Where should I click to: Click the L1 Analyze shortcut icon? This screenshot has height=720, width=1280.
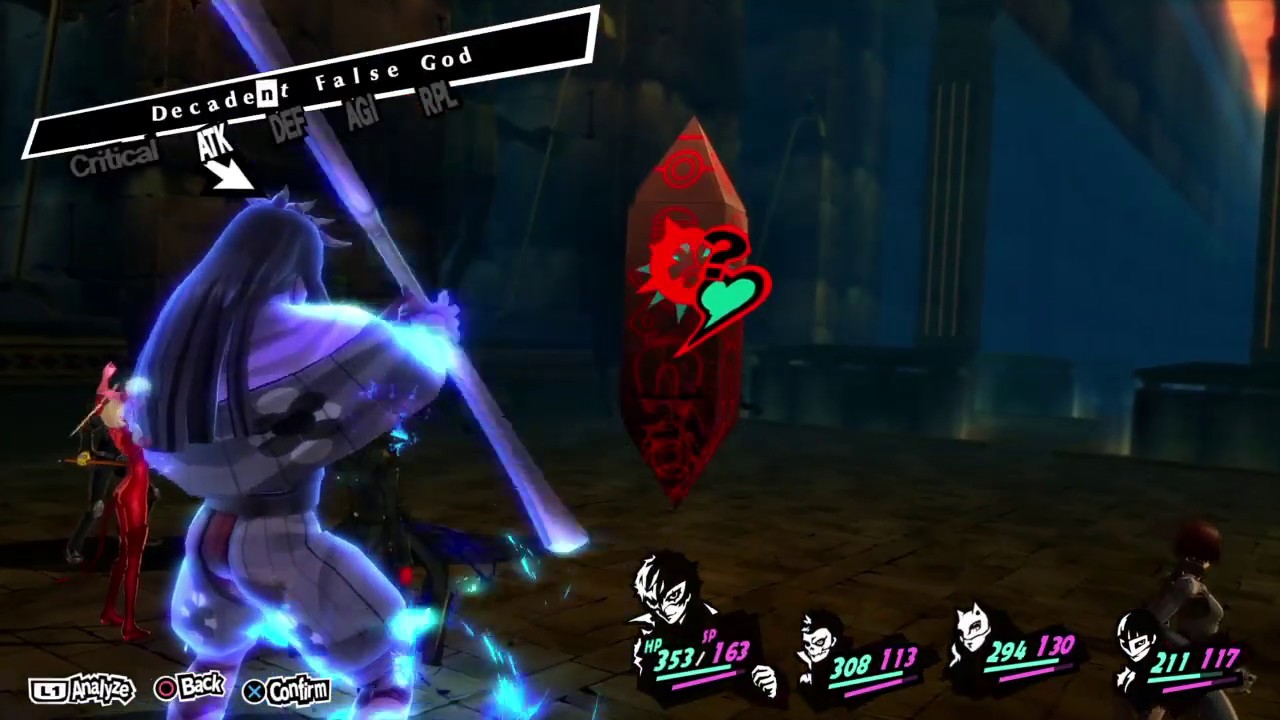pos(50,688)
